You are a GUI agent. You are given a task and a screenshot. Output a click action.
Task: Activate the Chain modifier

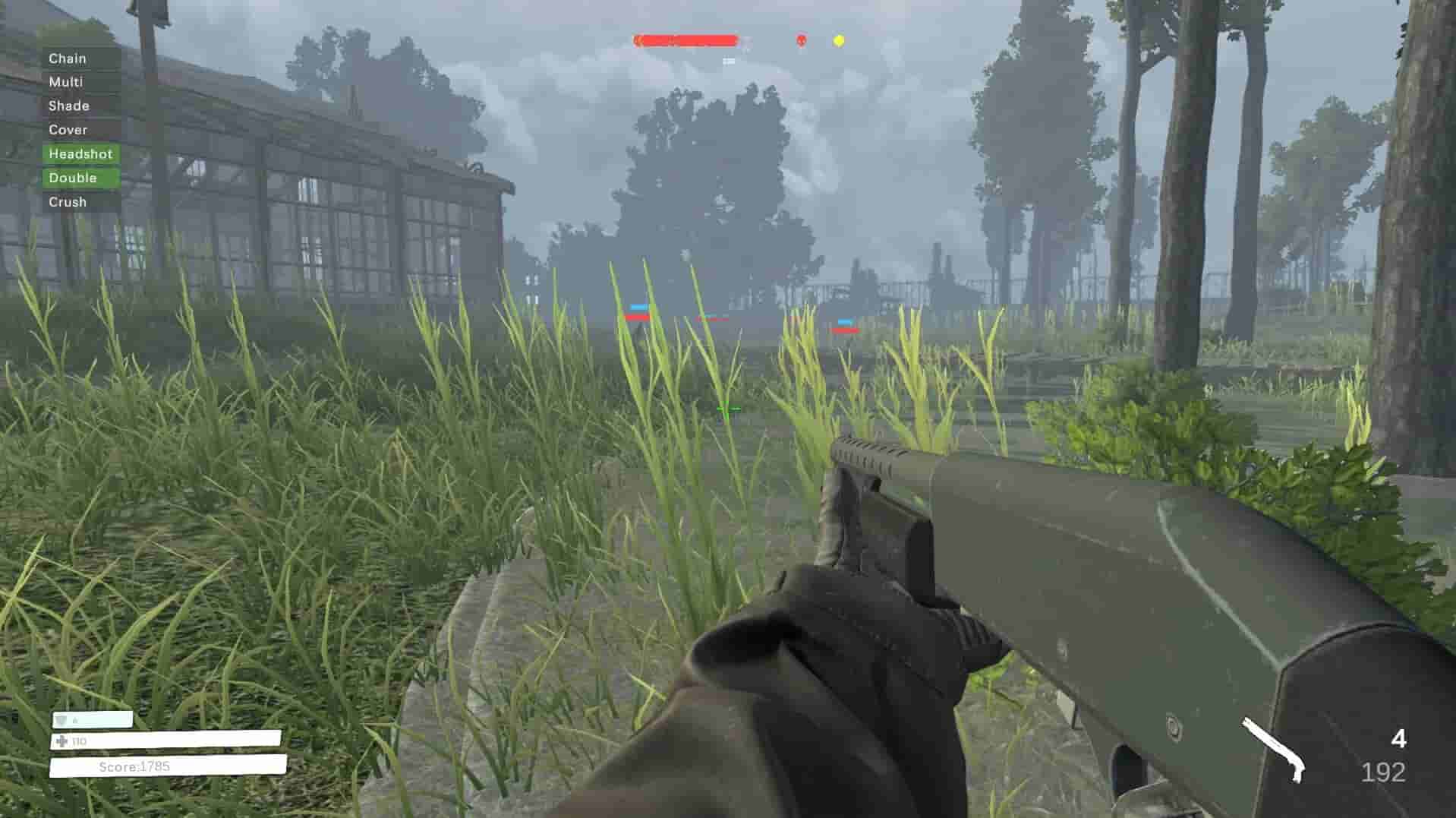[67, 58]
